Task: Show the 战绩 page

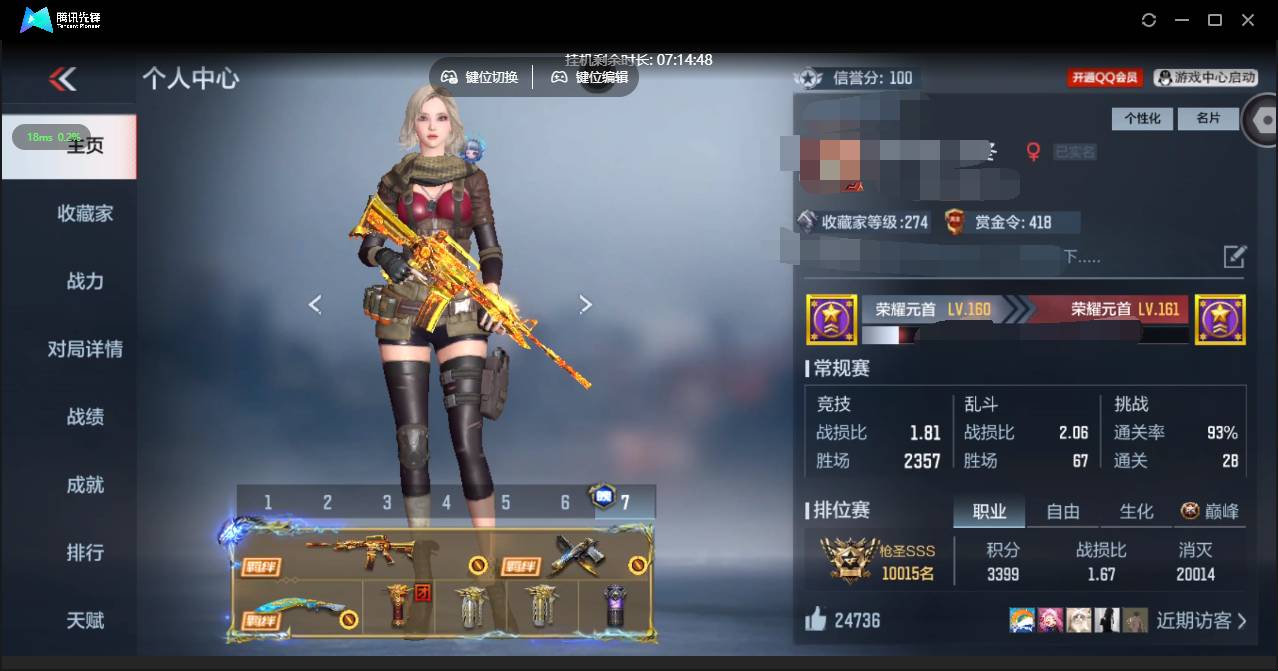Action: [85, 417]
